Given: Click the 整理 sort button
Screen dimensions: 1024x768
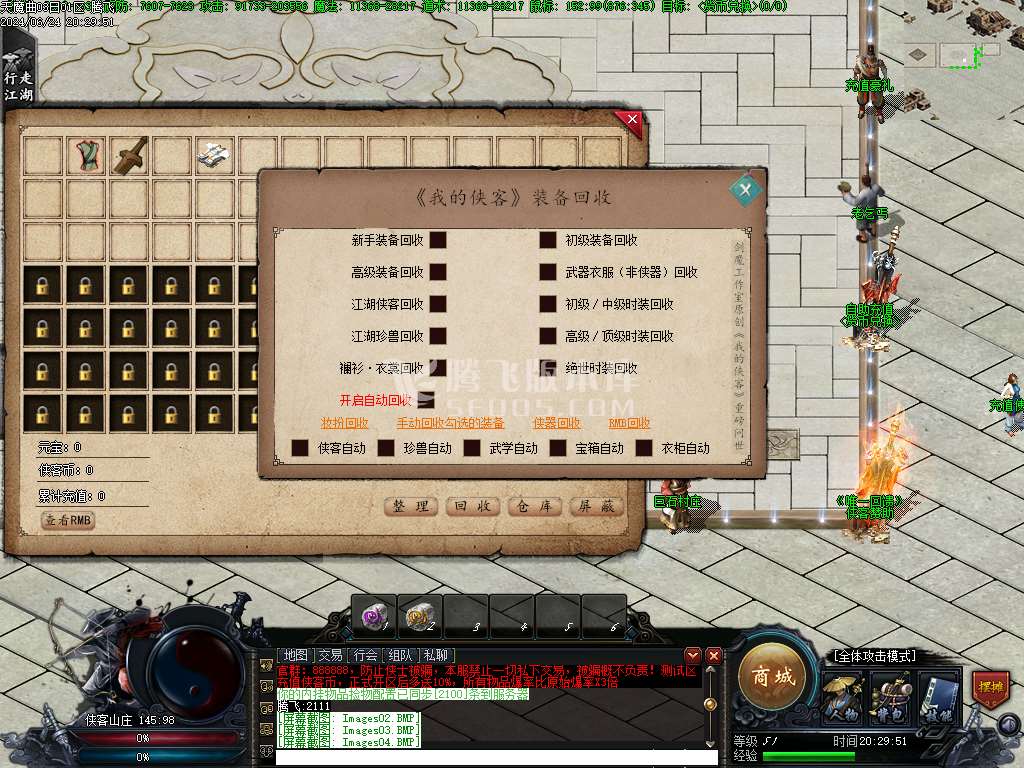Looking at the screenshot, I should point(411,507).
